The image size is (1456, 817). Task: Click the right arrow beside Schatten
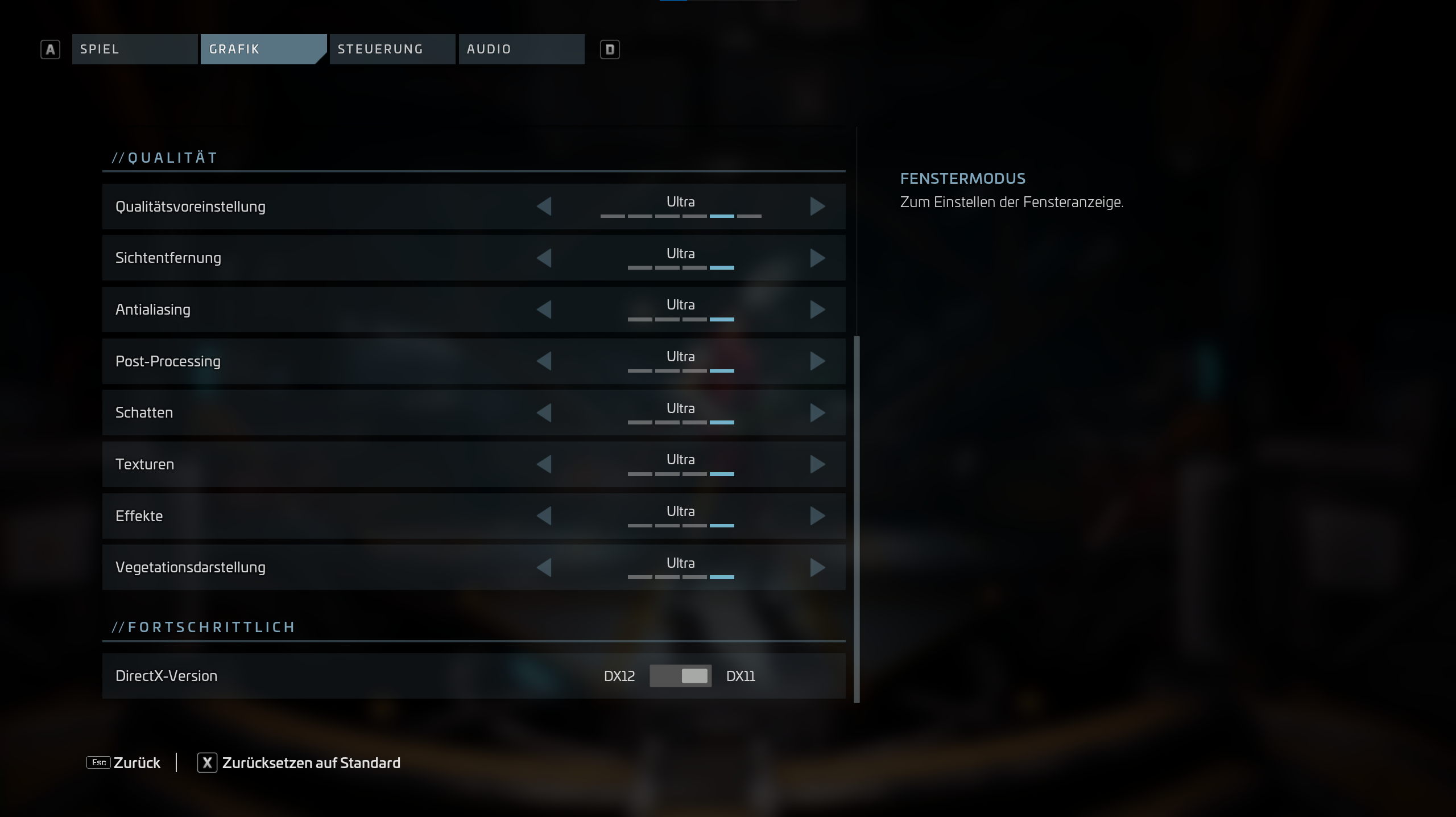pyautogui.click(x=817, y=413)
